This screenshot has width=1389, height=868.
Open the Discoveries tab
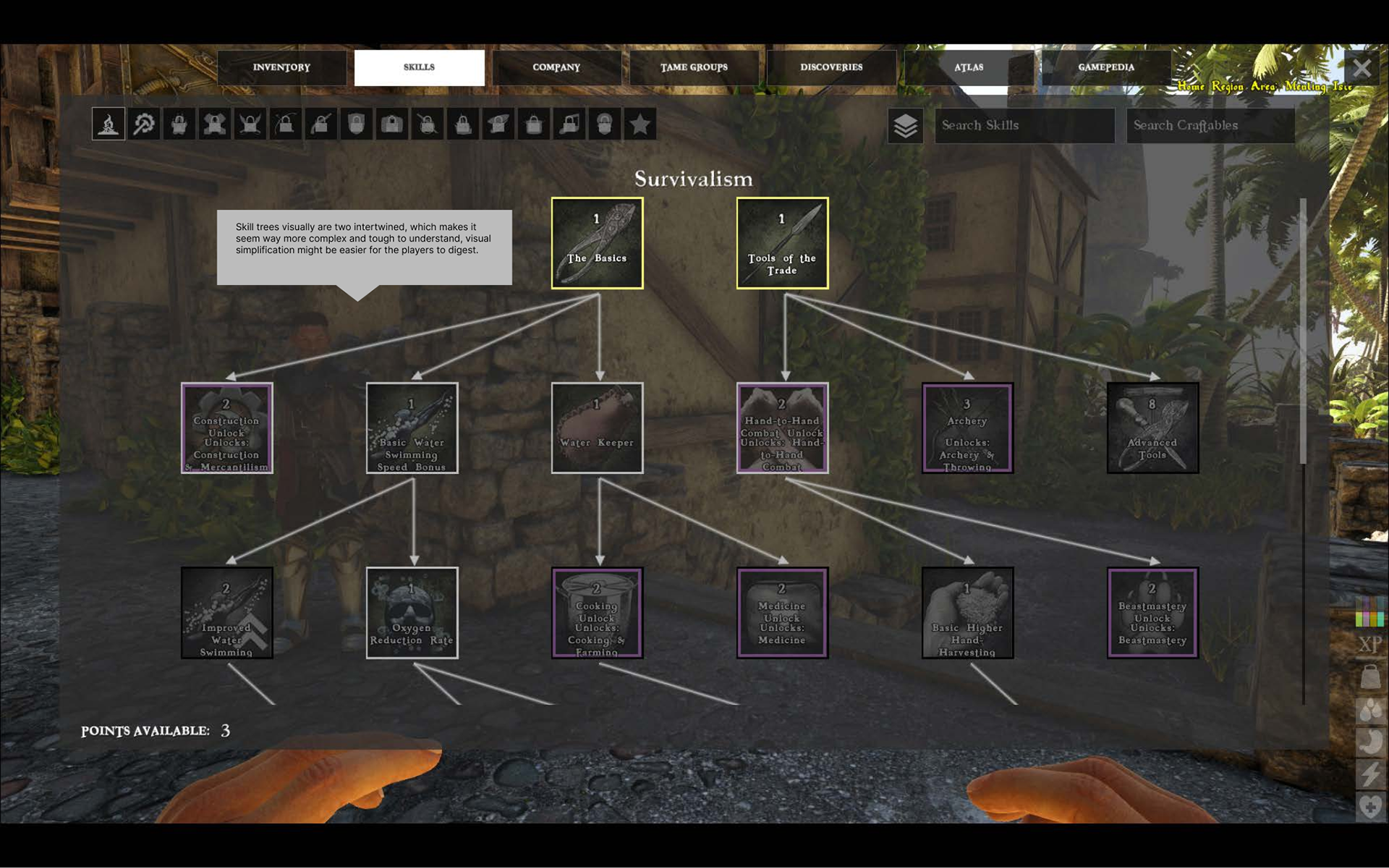(831, 67)
